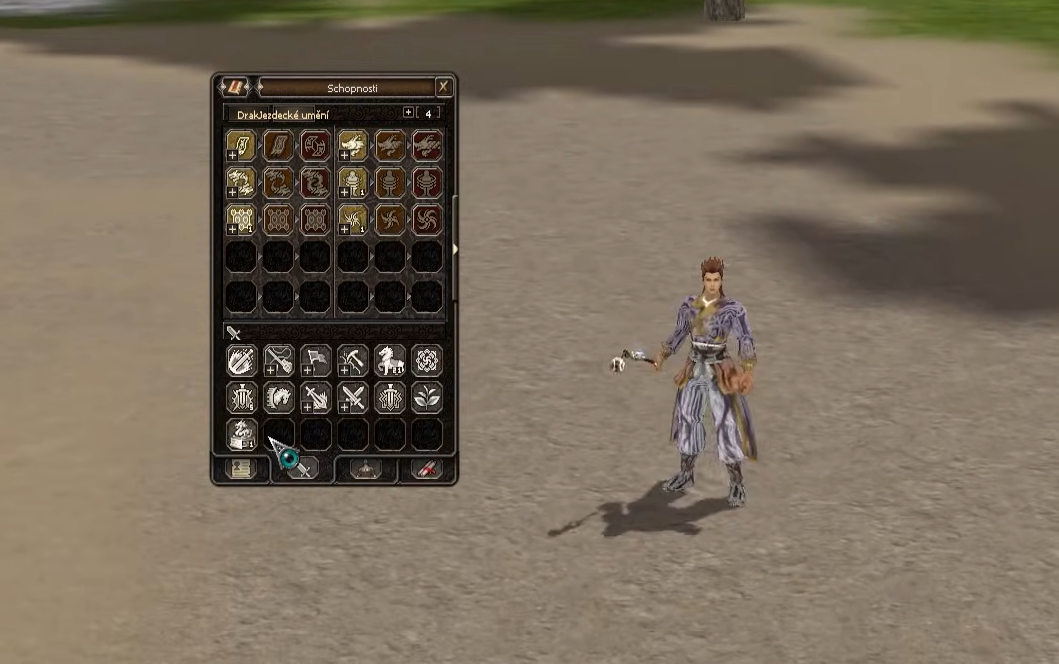1059x664 pixels.
Task: Select the ornate knot pattern skill
Action: [427, 361]
